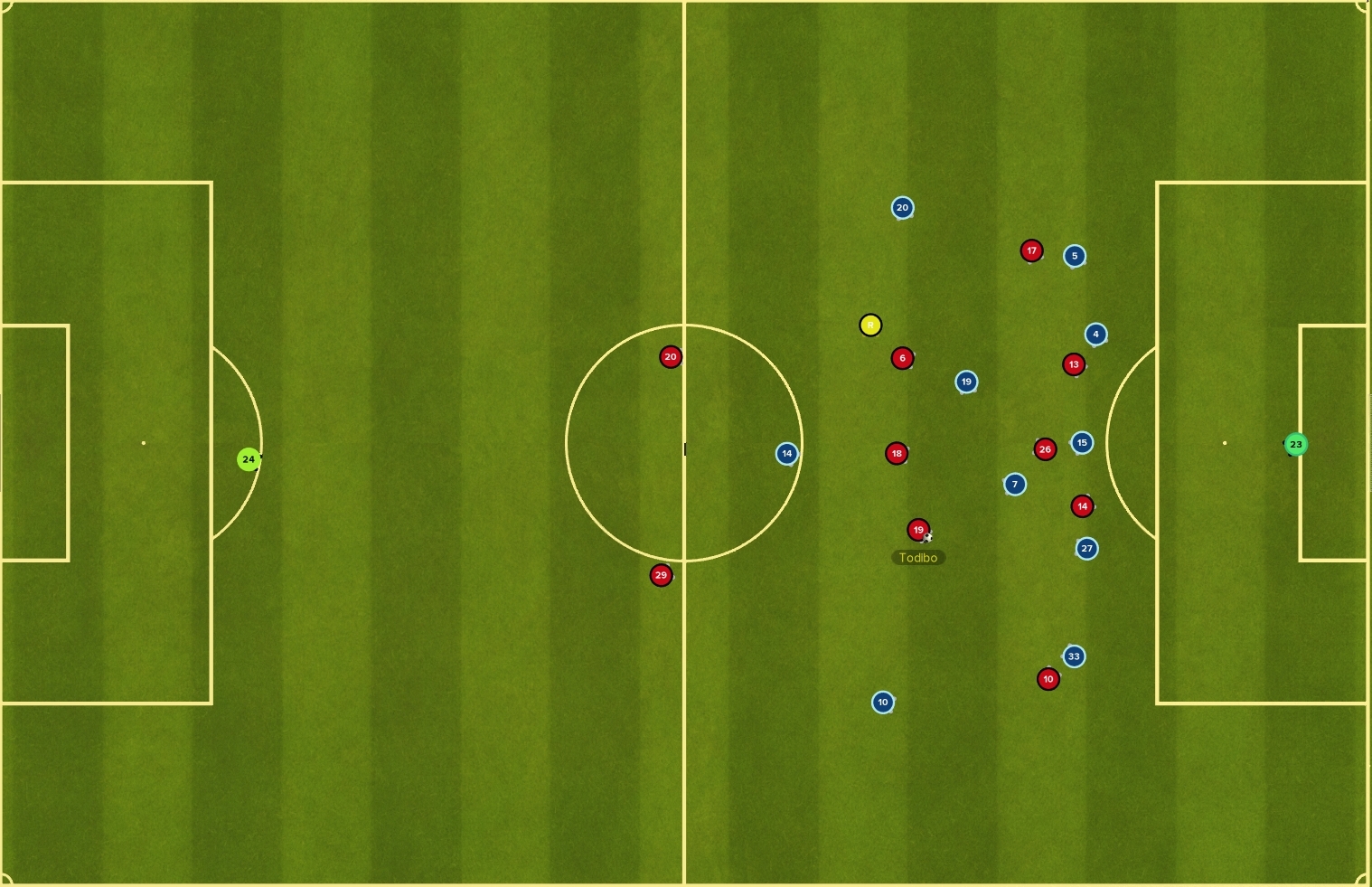Click the ball at Todibo's feet

929,538
